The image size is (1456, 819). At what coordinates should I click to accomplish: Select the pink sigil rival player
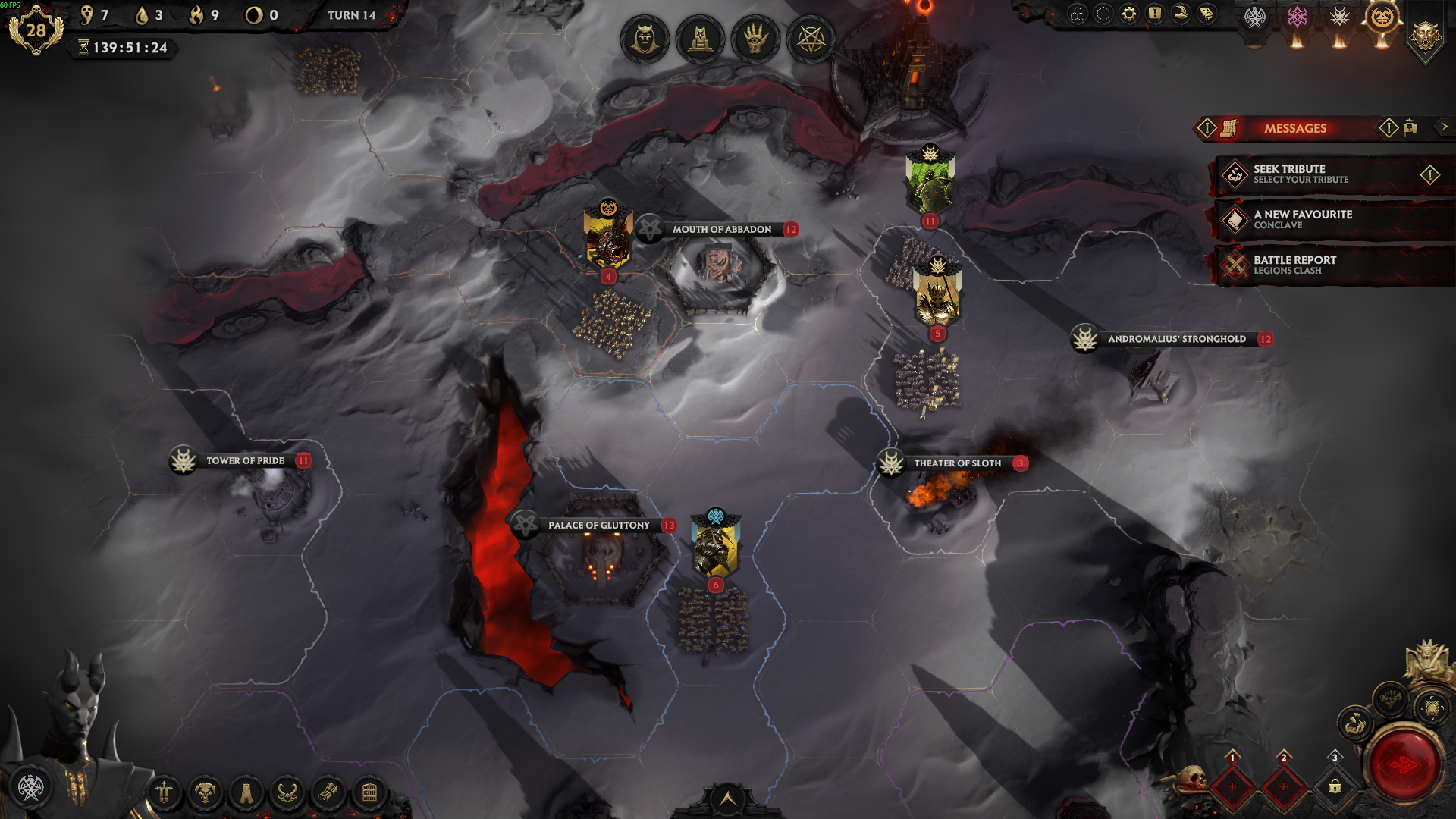point(1298,17)
